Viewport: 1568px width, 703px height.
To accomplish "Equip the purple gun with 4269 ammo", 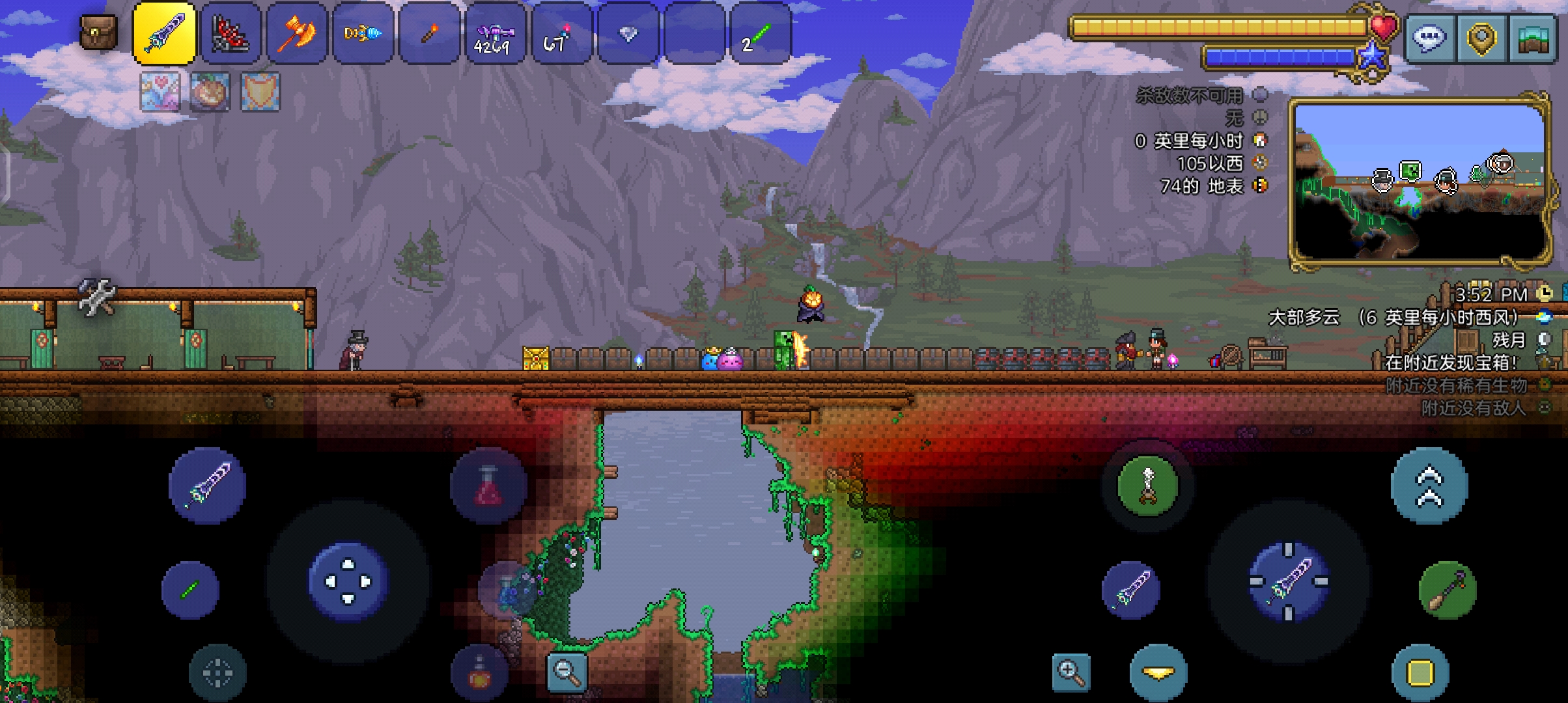I will (x=495, y=33).
